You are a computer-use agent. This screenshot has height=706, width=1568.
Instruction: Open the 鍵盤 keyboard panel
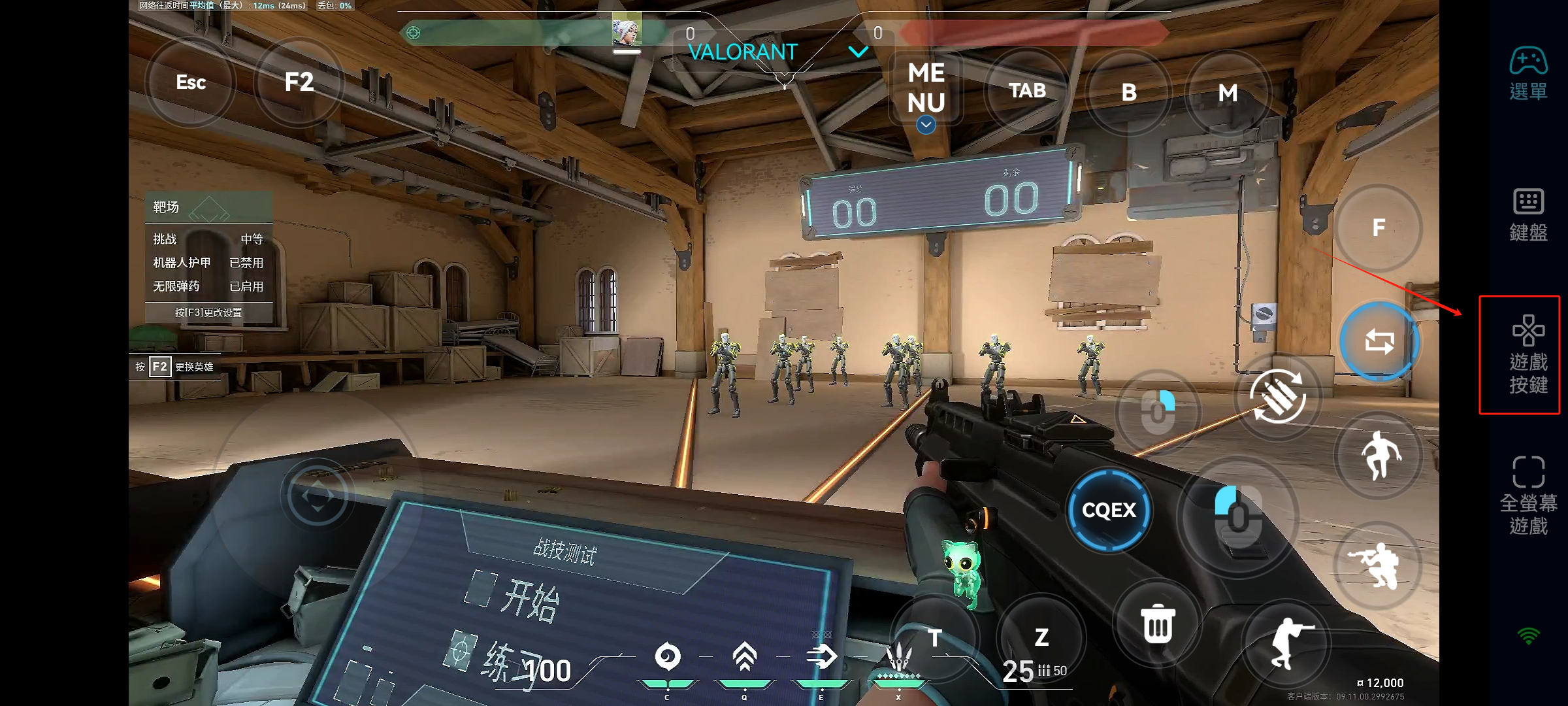(1528, 214)
